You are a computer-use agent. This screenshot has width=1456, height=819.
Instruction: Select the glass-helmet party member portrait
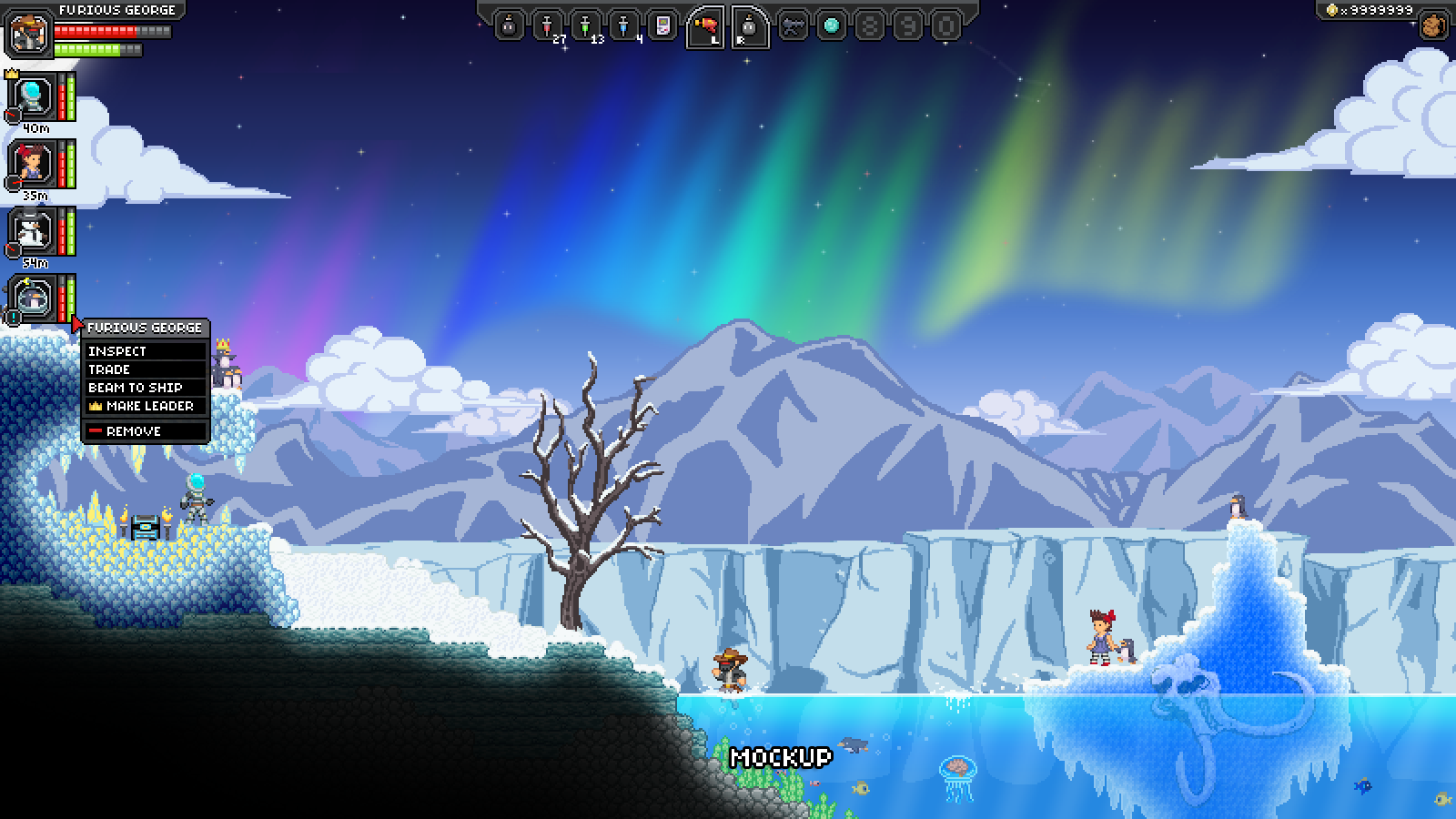(x=33, y=96)
